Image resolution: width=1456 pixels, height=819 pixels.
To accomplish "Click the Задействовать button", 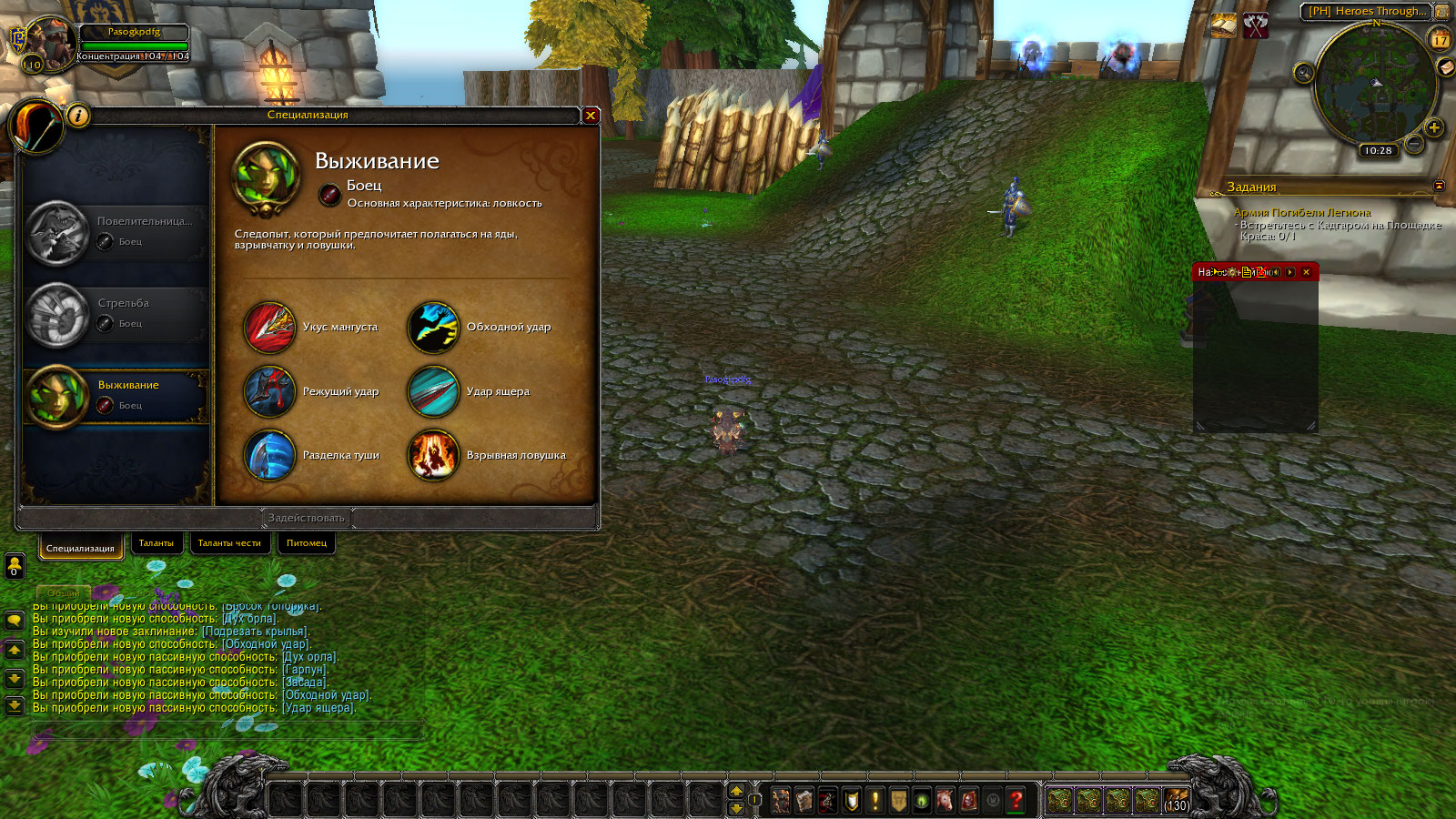I will point(307,518).
